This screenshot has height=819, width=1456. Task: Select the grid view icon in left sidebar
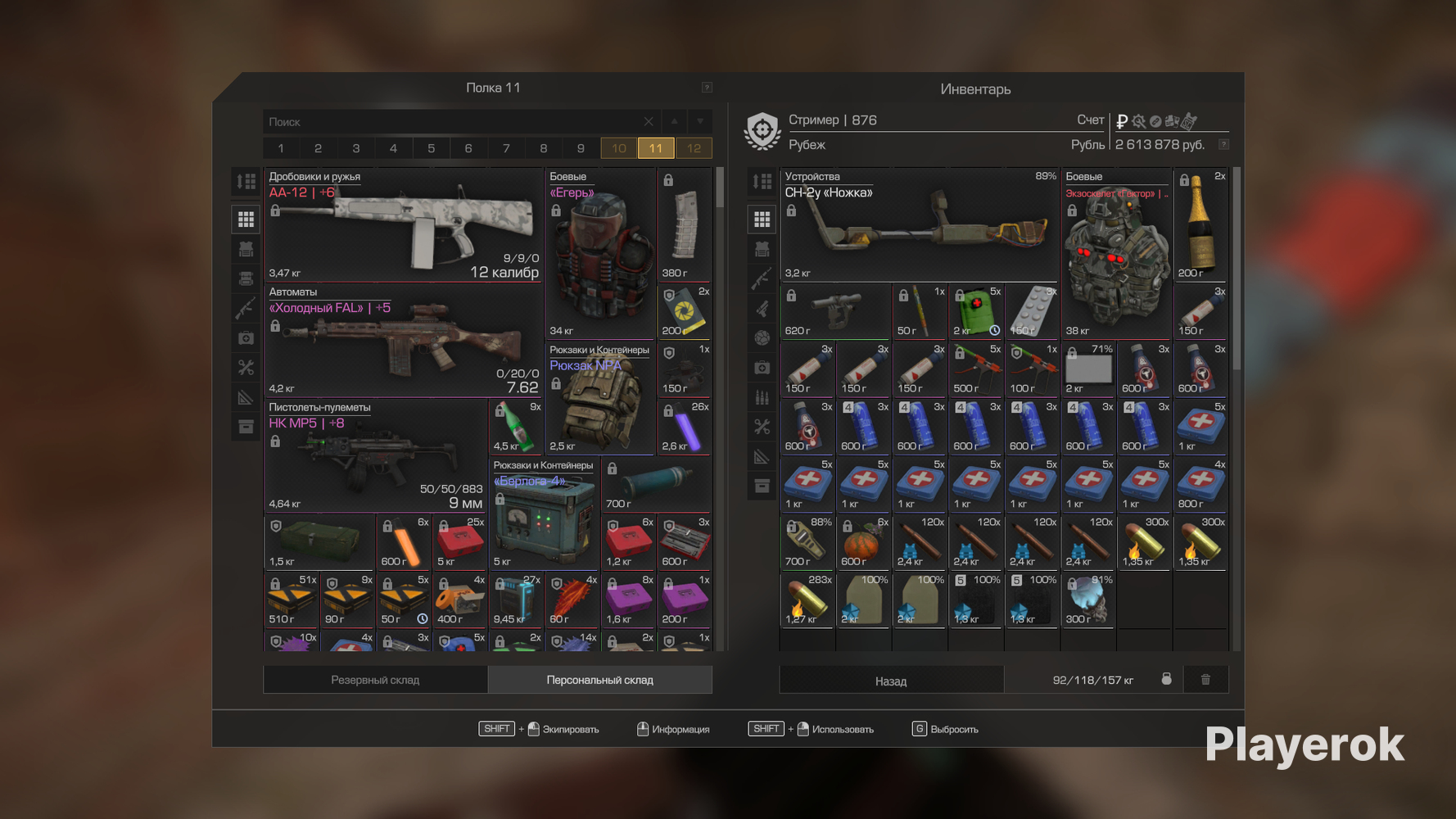pos(246,218)
